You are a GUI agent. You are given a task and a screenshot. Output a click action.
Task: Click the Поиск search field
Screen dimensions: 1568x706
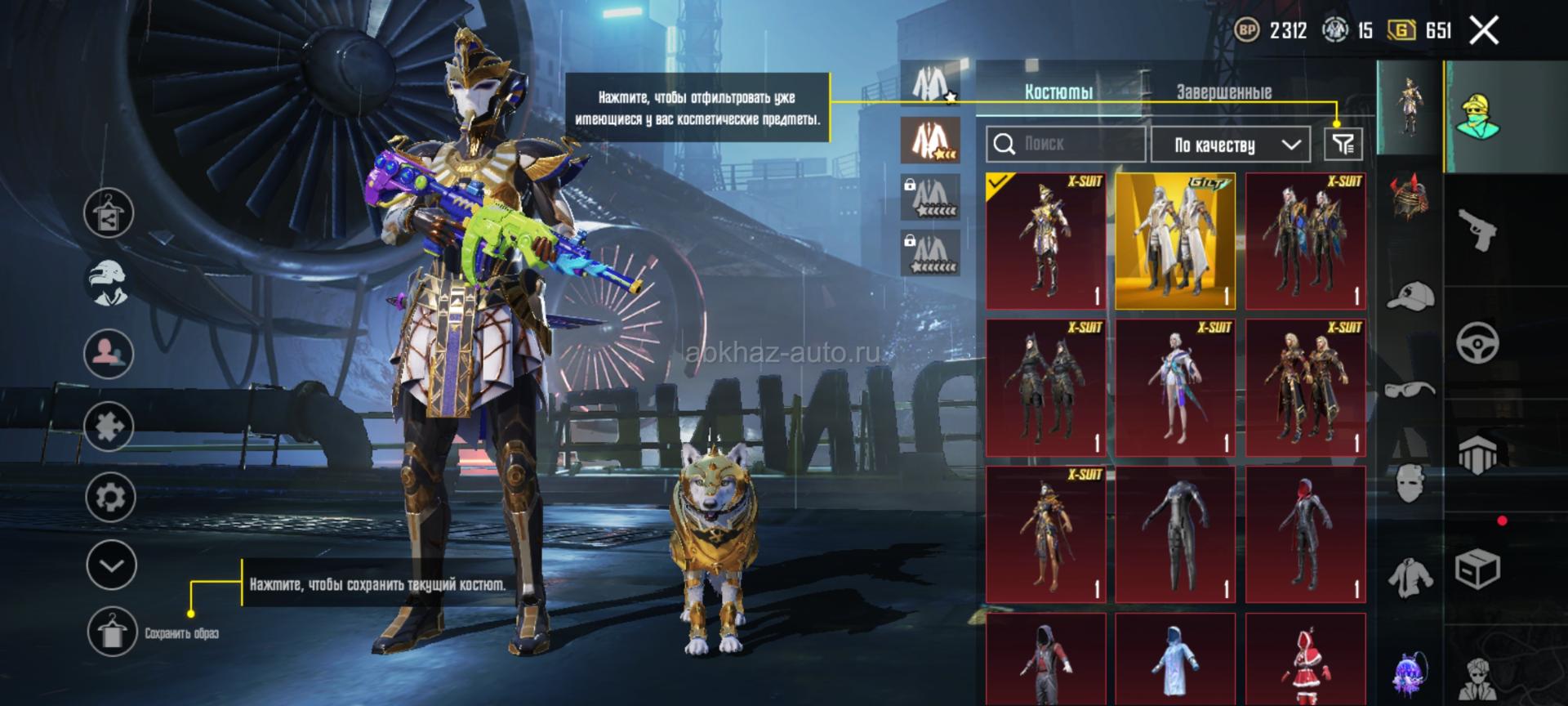click(x=1066, y=145)
